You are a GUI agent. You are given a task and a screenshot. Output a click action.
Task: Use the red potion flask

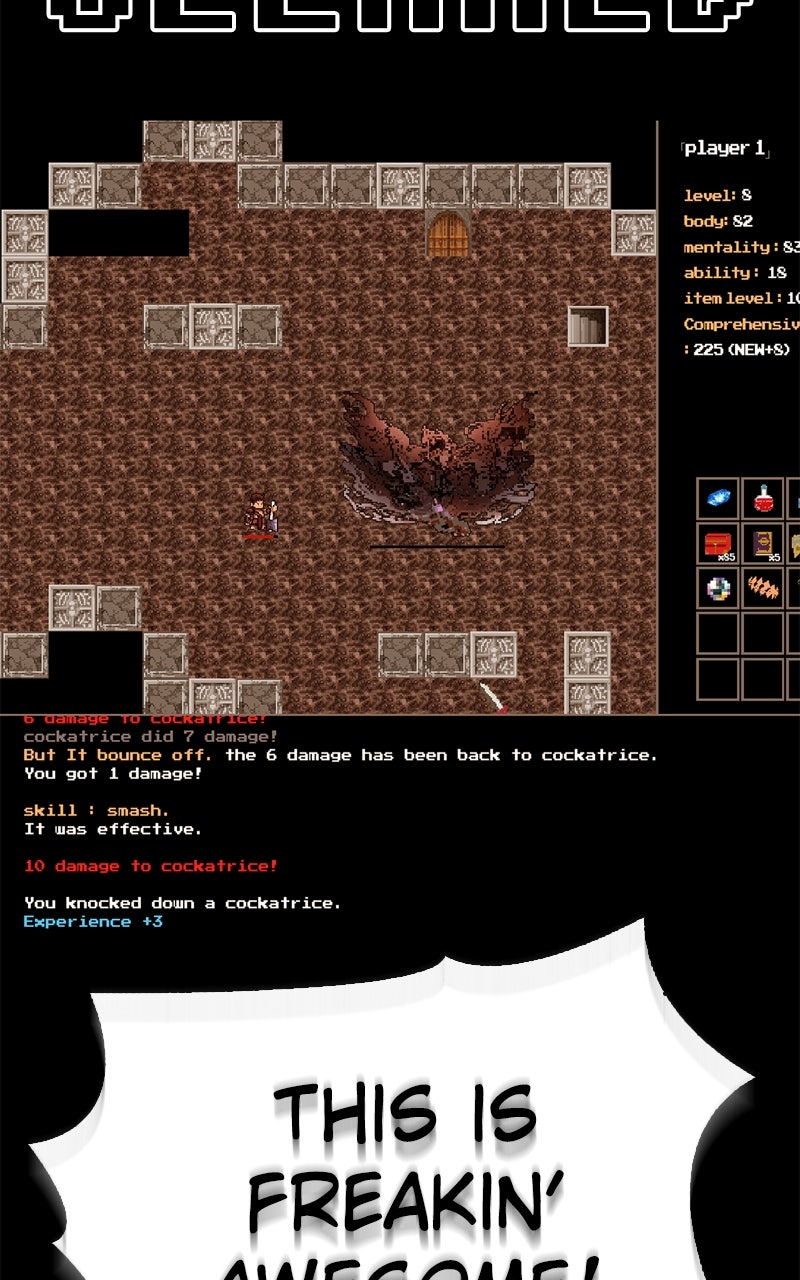[x=763, y=498]
